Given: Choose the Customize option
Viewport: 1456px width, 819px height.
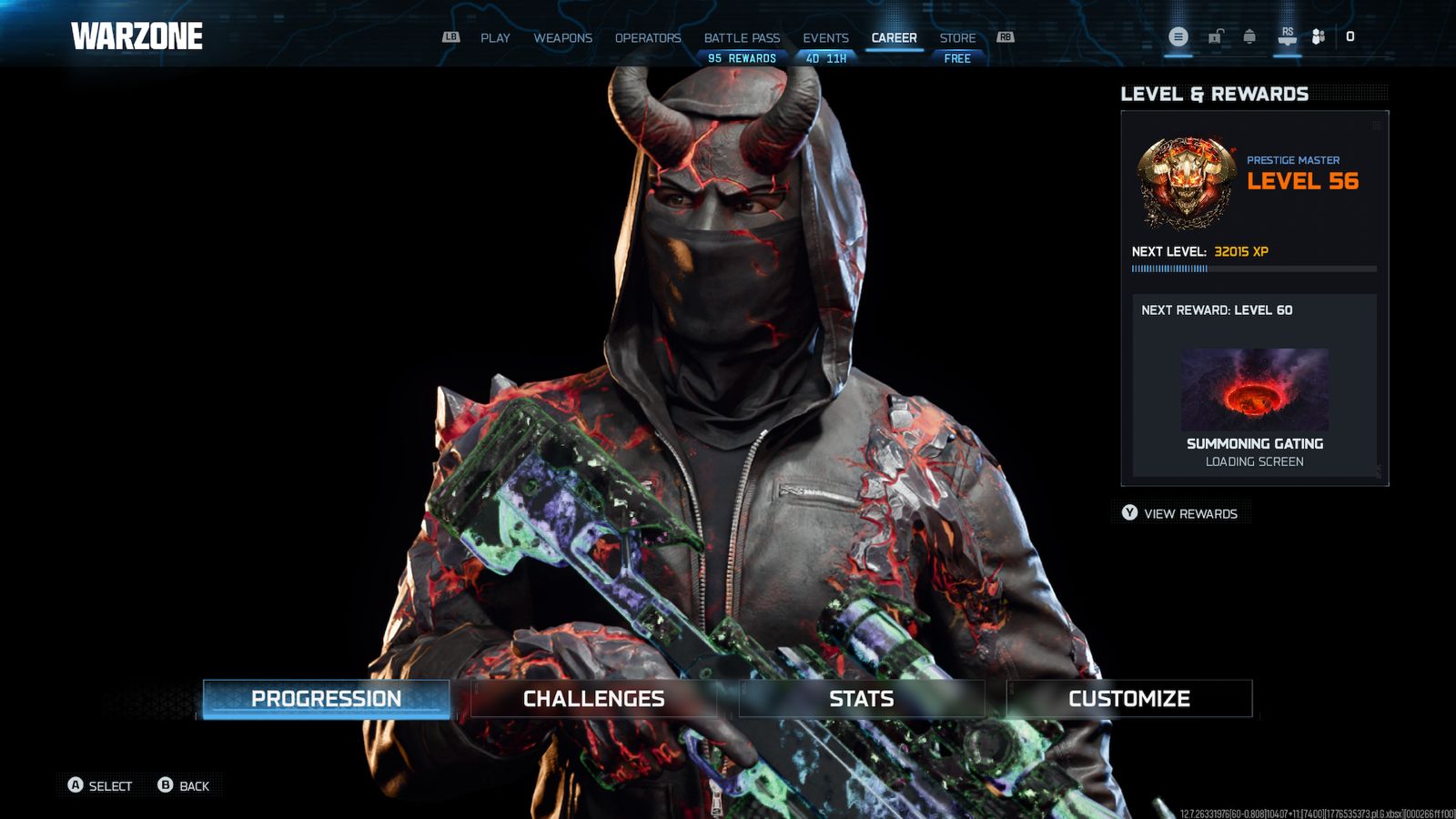Looking at the screenshot, I should coord(1128,699).
